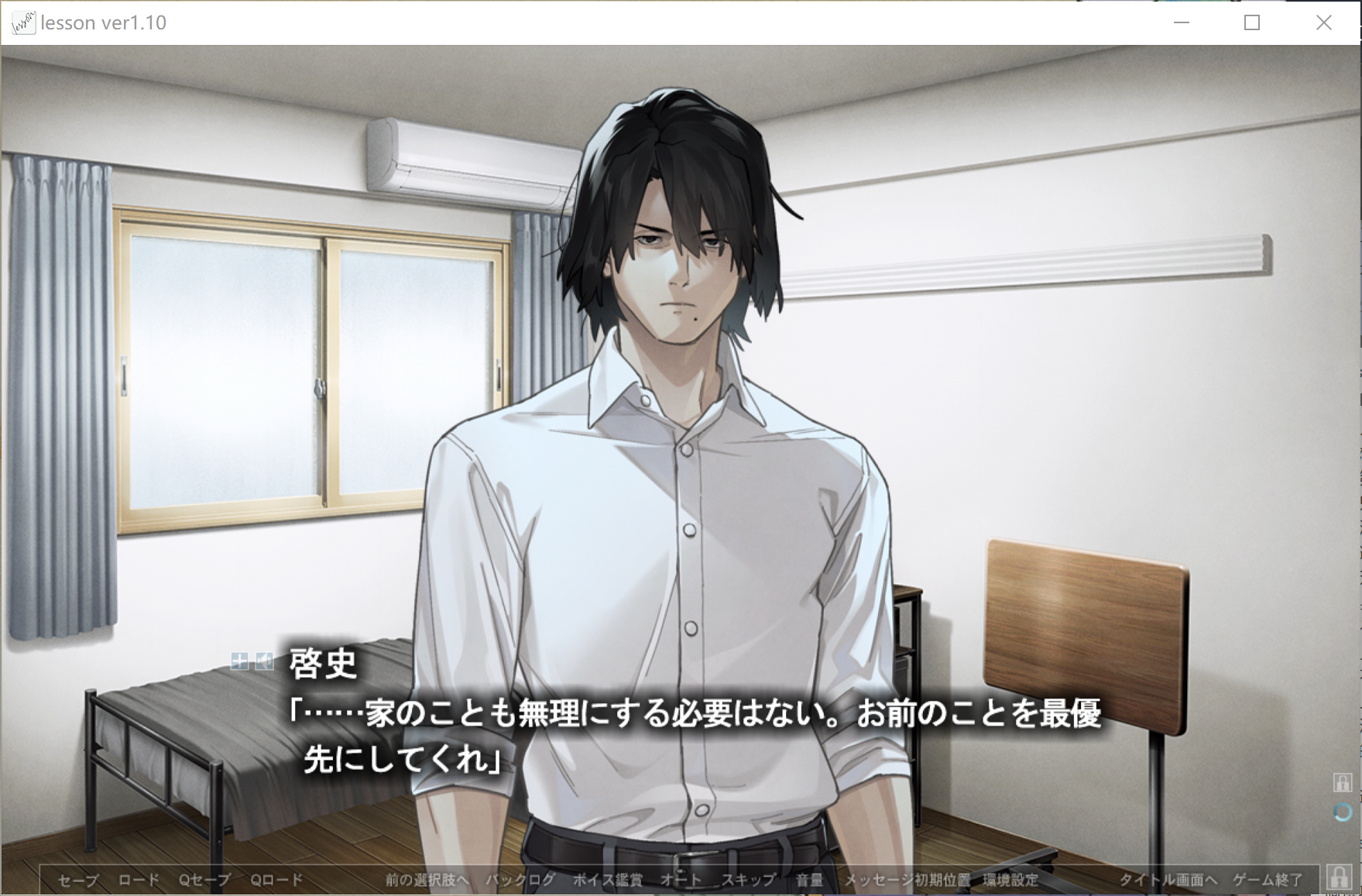Activate スキップ to skip text
This screenshot has height=896, width=1362.
[x=748, y=880]
